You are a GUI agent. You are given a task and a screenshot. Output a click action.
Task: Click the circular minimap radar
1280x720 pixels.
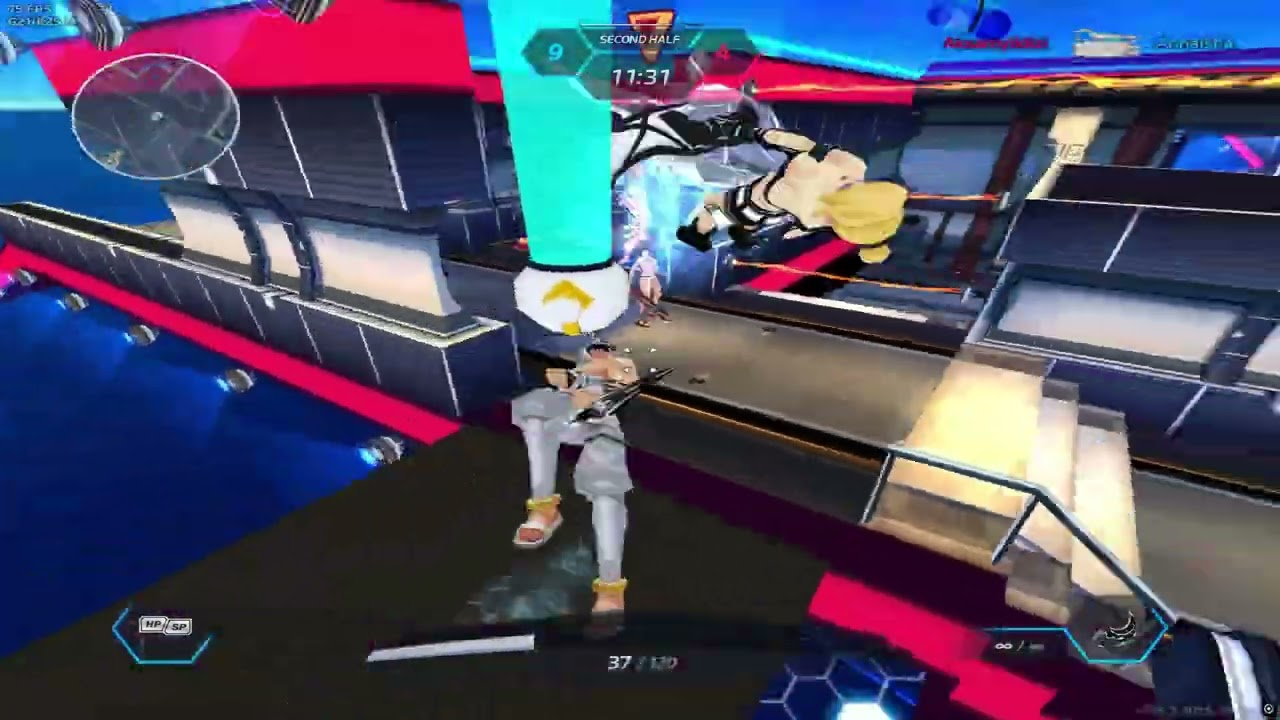(156, 117)
